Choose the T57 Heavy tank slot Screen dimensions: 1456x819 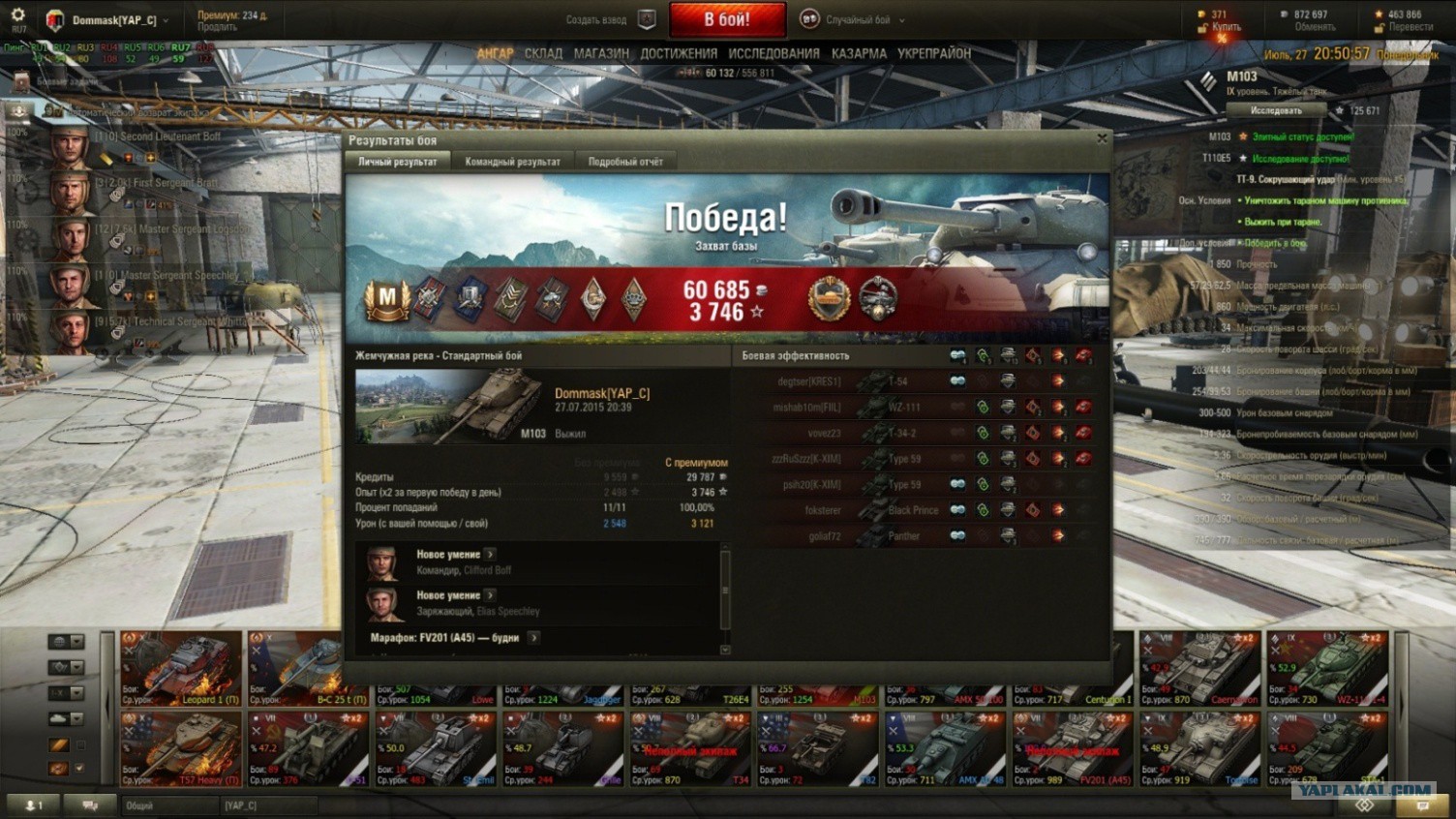click(181, 748)
